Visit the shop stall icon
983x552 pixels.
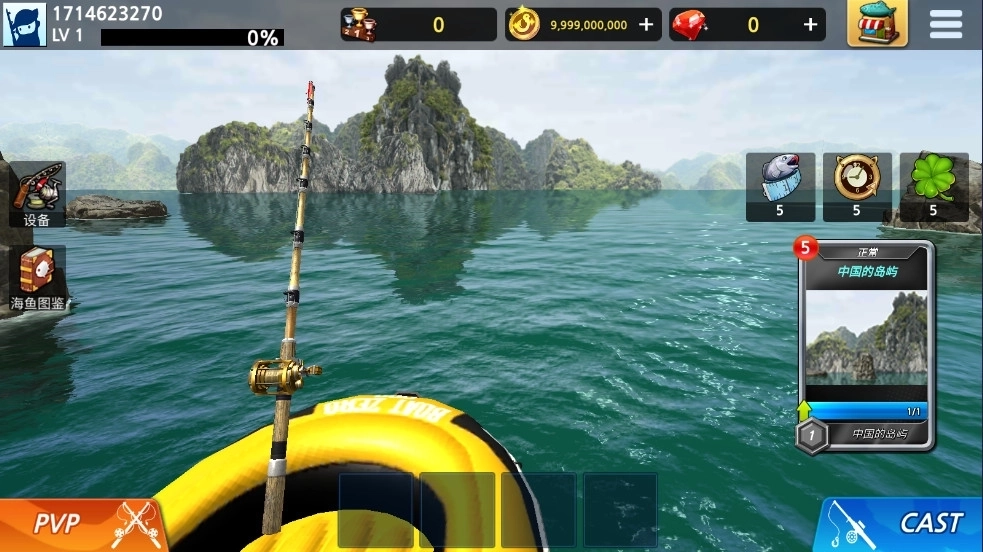(x=877, y=24)
